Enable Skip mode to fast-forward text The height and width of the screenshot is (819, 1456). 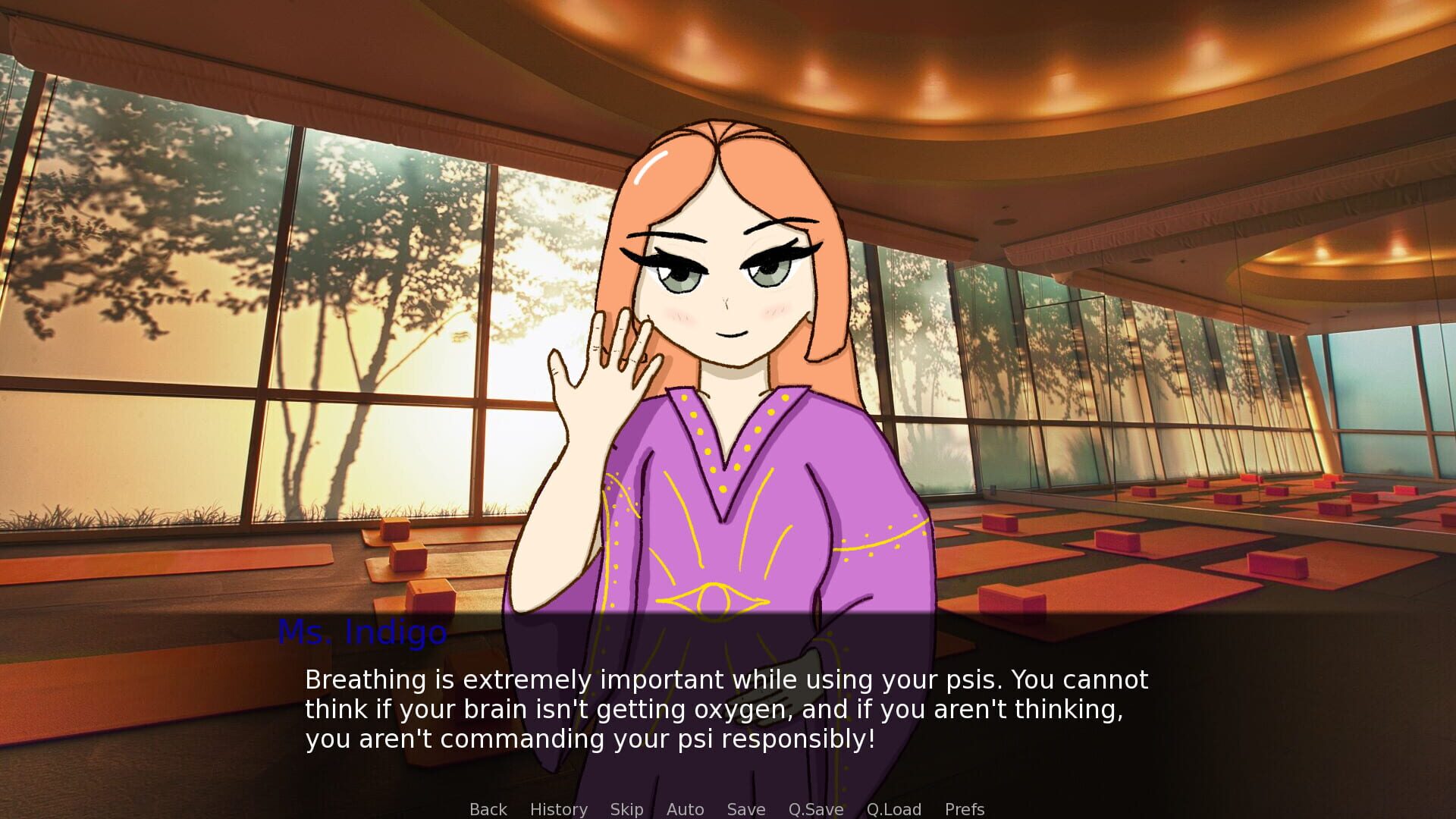coord(626,809)
